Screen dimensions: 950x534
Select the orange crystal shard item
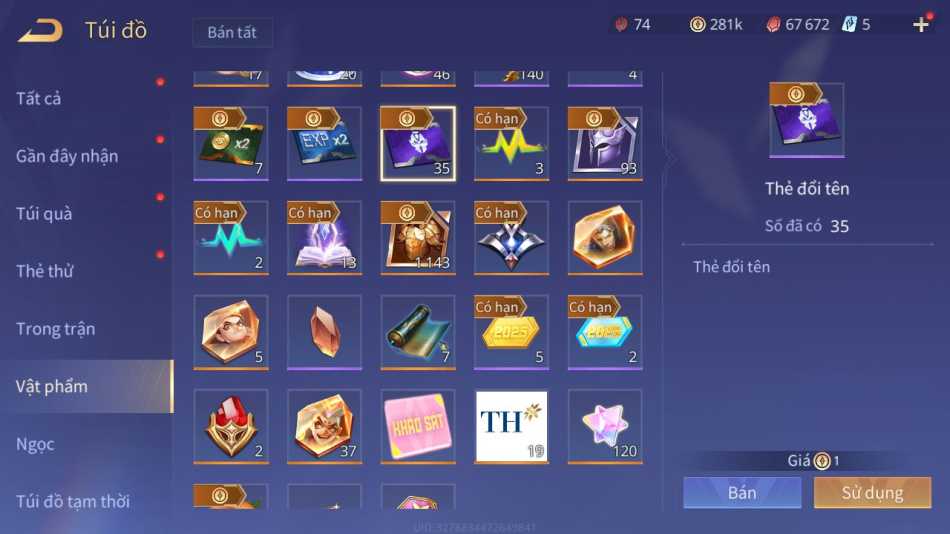[324, 333]
